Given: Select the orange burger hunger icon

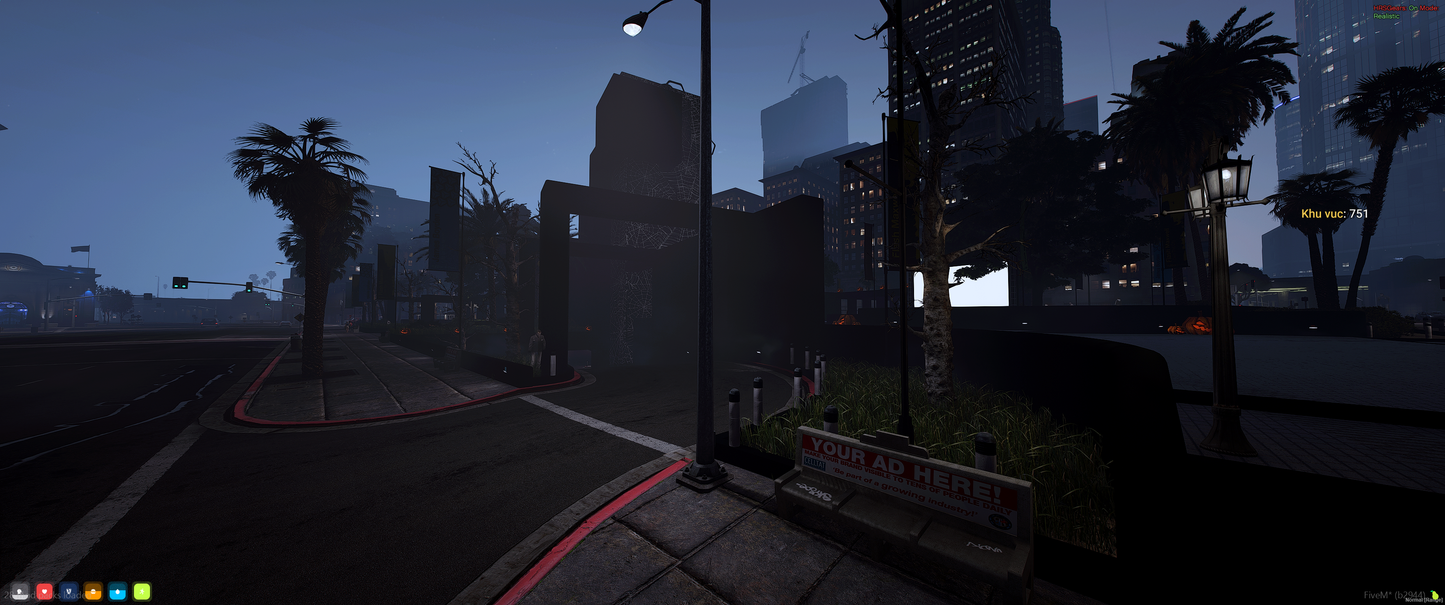Looking at the screenshot, I should [93, 591].
